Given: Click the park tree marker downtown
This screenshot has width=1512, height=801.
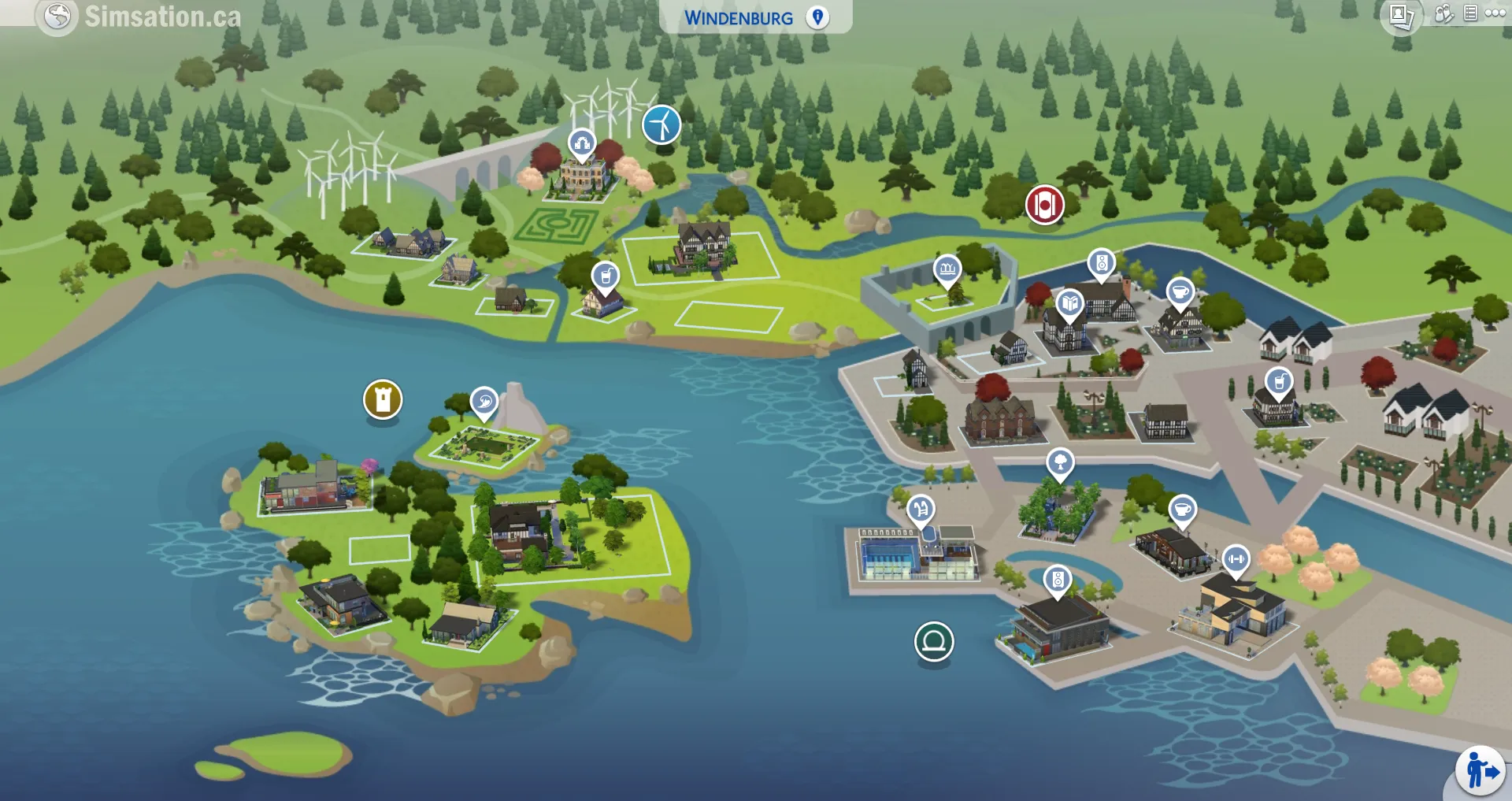Looking at the screenshot, I should 1058,463.
